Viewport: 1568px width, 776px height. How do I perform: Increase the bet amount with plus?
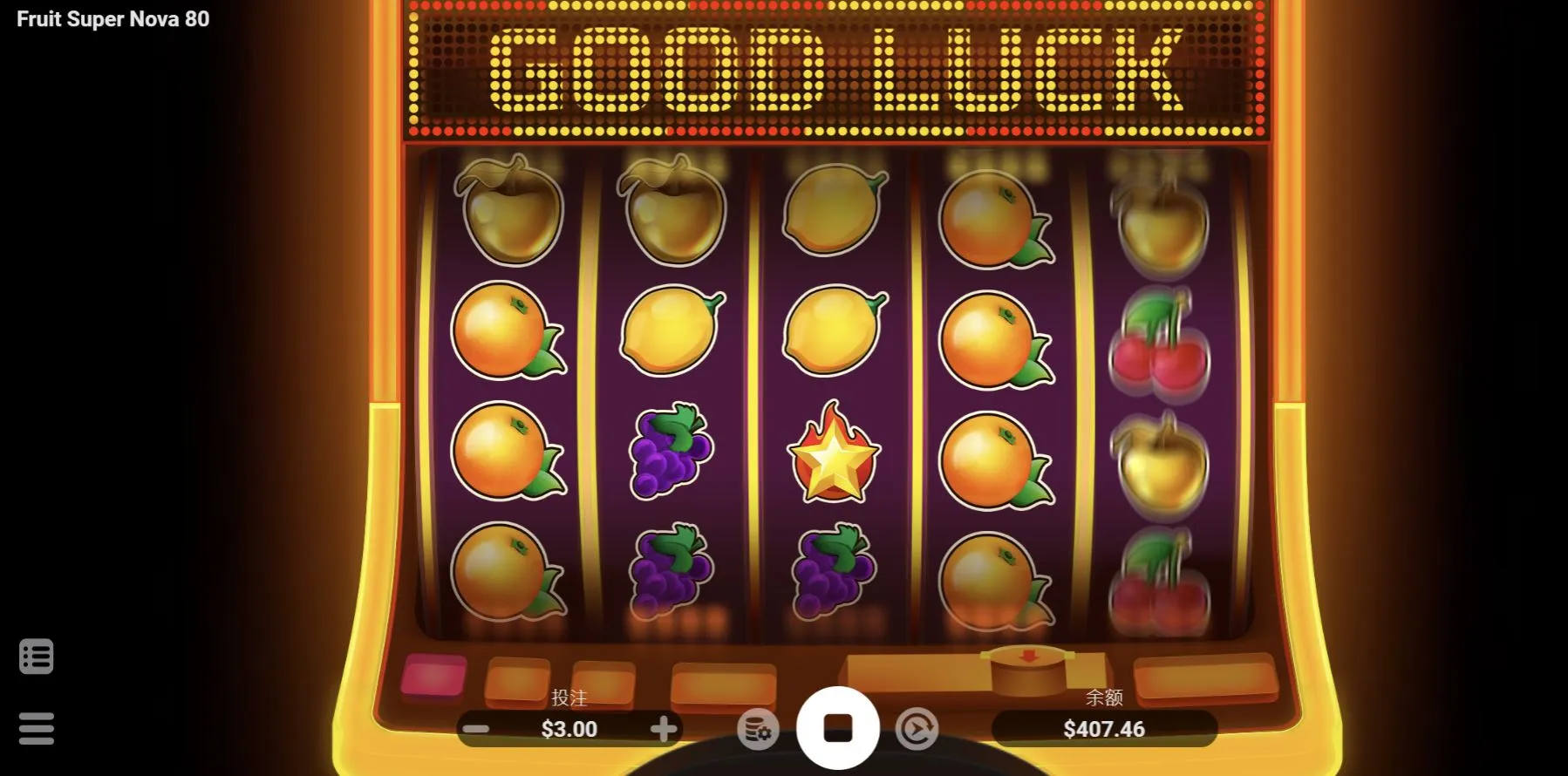pyautogui.click(x=664, y=729)
